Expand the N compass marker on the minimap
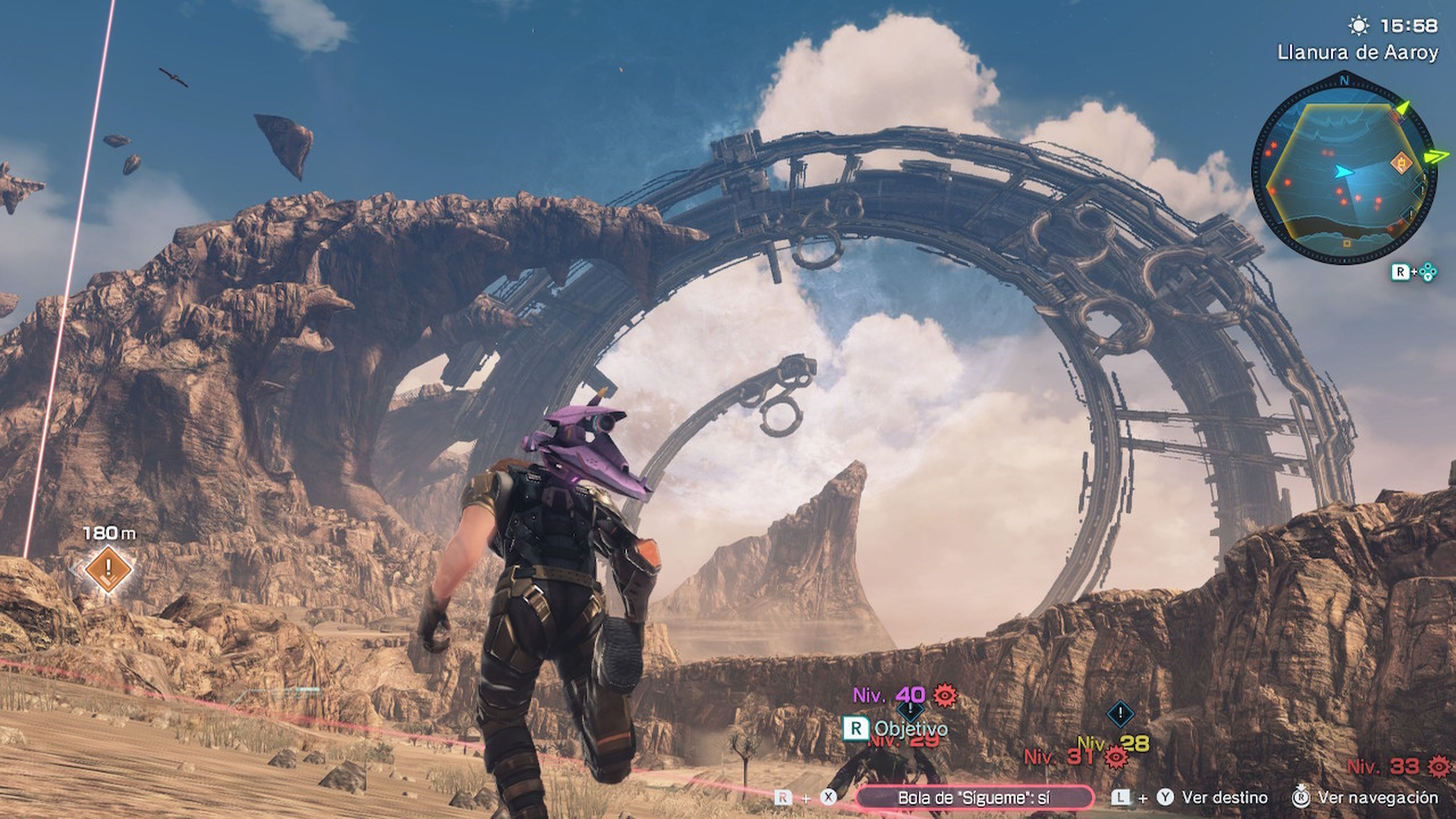The height and width of the screenshot is (819, 1456). point(1345,80)
